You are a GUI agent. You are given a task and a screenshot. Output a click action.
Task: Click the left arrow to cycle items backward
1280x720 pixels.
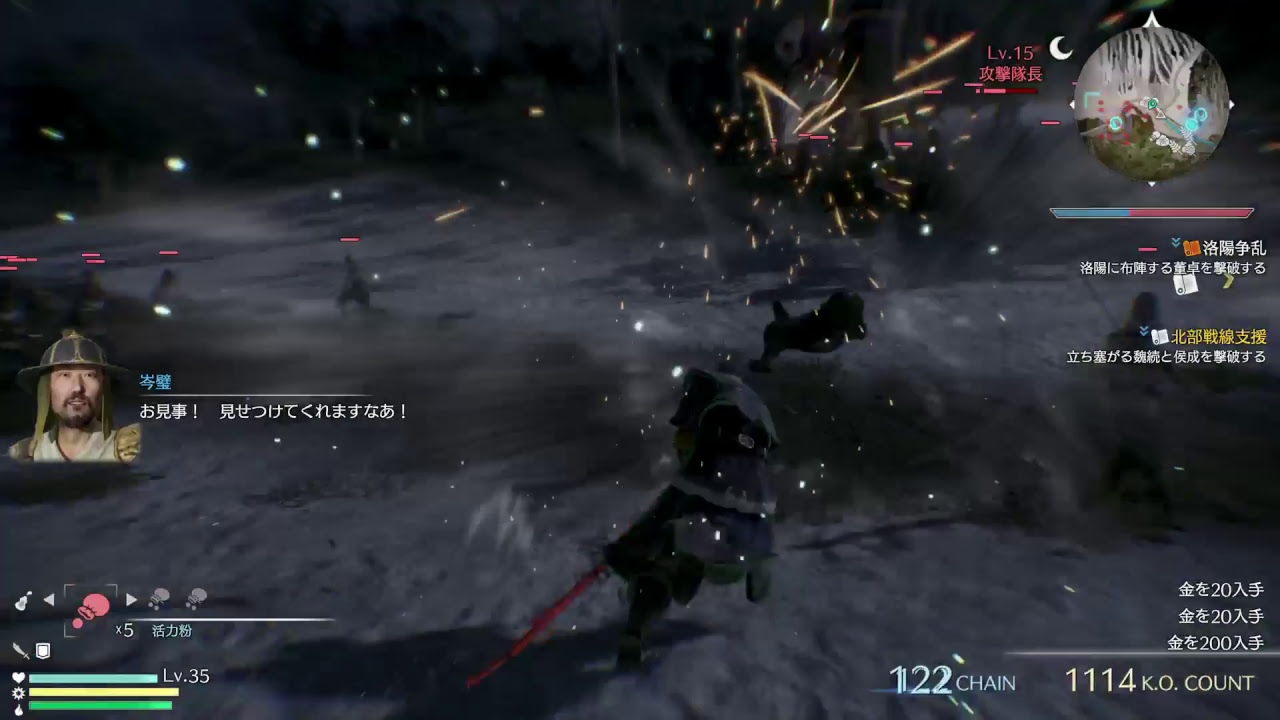(x=50, y=599)
